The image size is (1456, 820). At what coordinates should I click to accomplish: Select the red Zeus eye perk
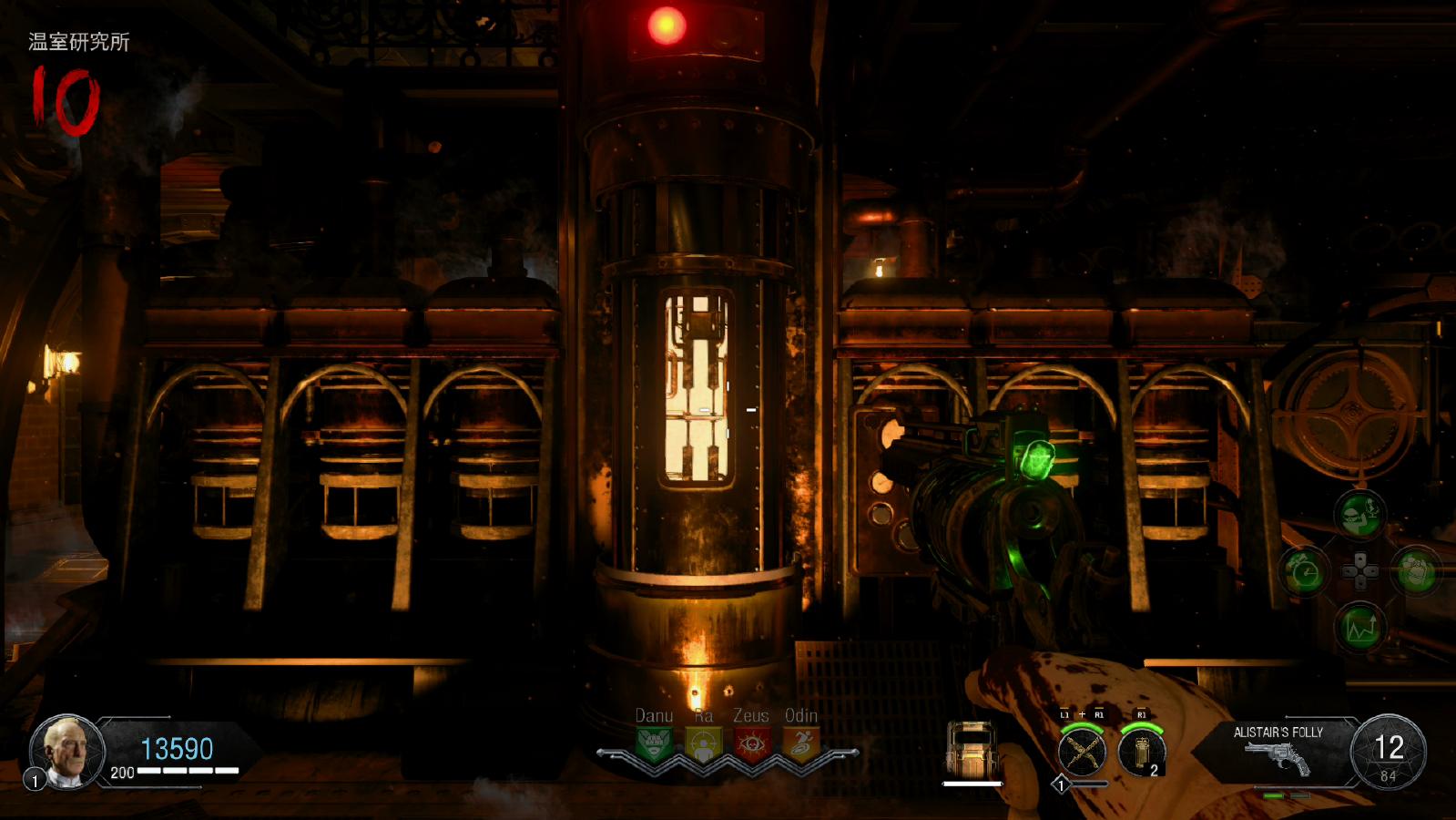click(x=751, y=743)
